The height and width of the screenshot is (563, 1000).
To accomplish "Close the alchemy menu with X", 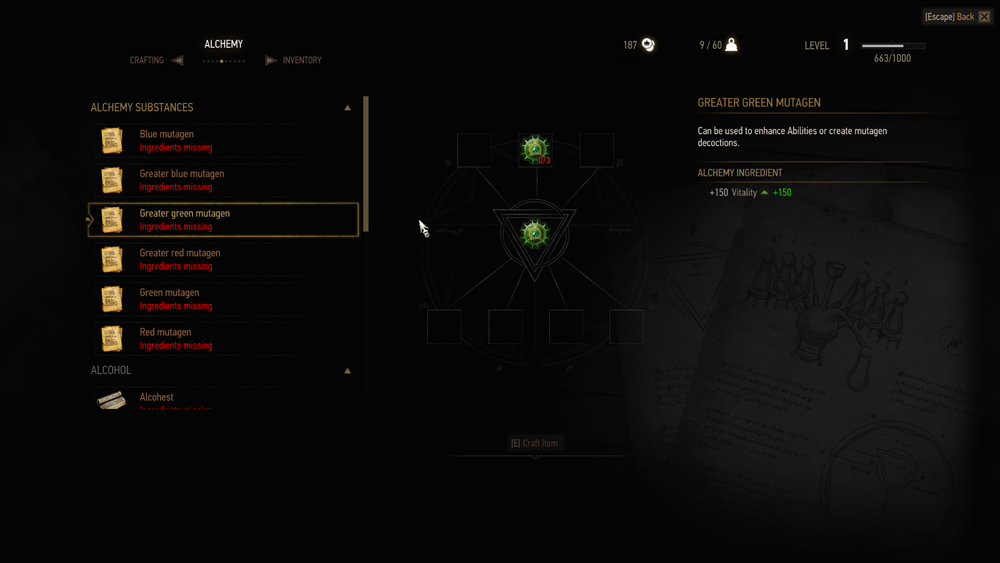I will 984,17.
